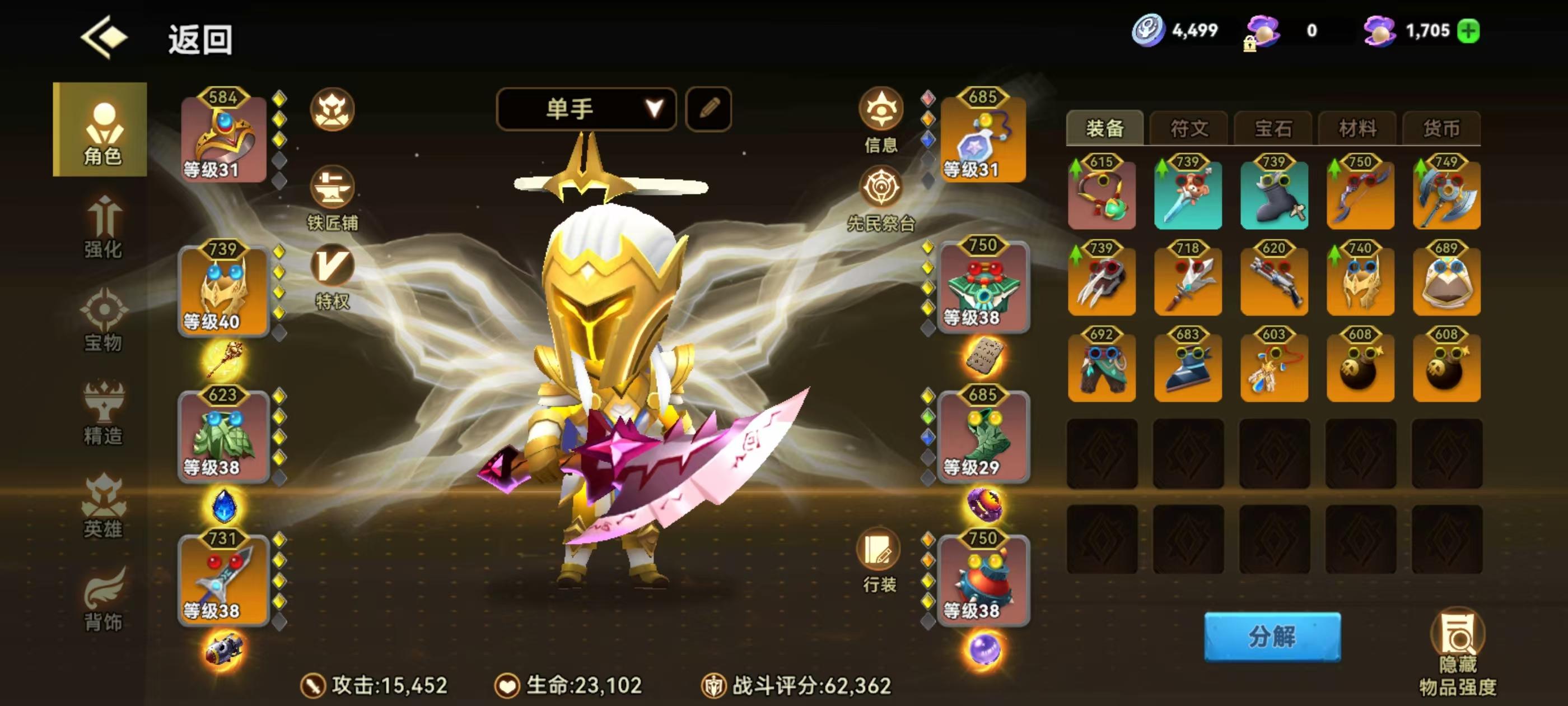Switch to the 材料 materials tab
Screen dimensions: 1568x706
coord(1357,128)
